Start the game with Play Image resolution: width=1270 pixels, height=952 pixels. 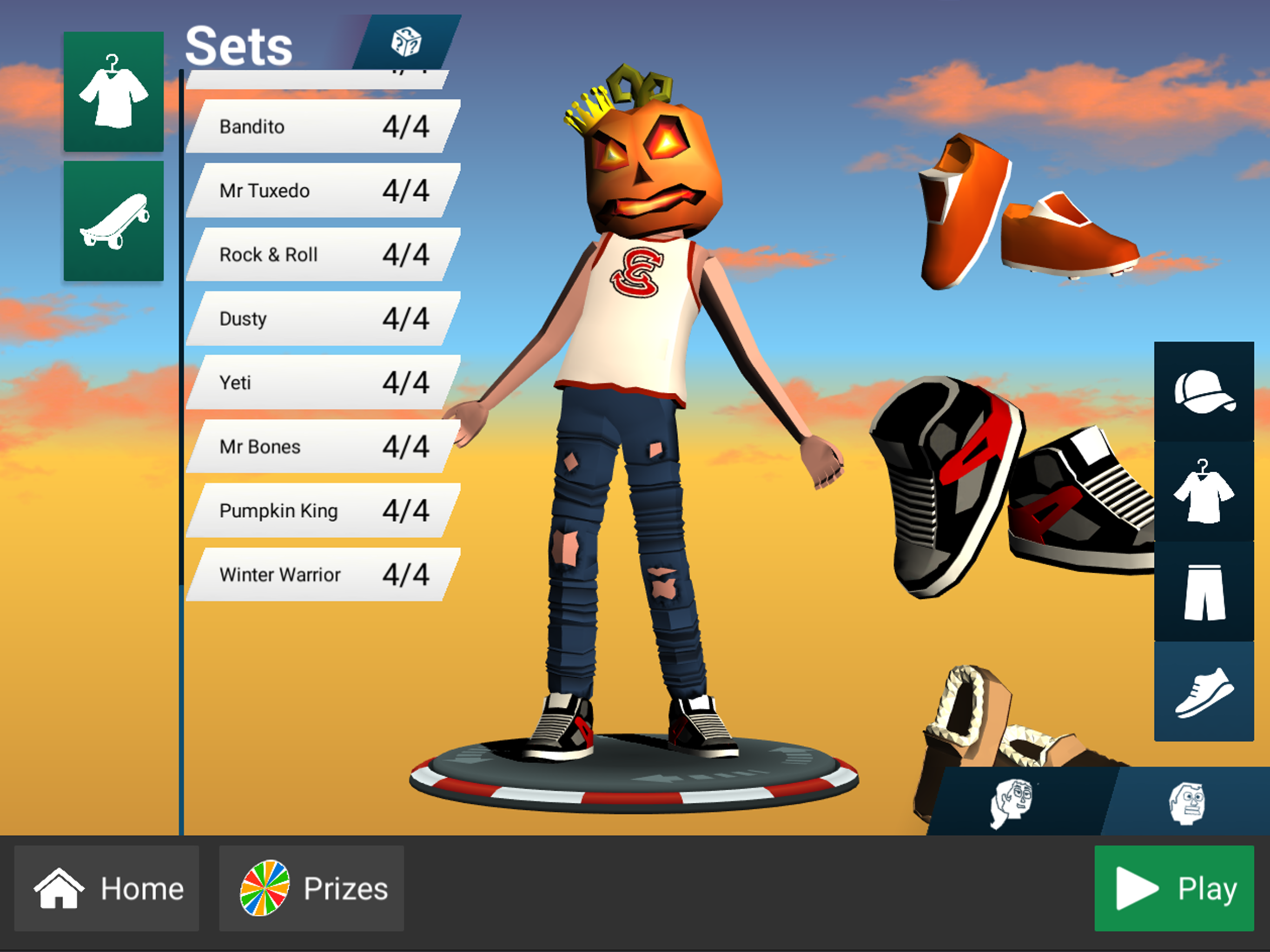[x=1174, y=888]
